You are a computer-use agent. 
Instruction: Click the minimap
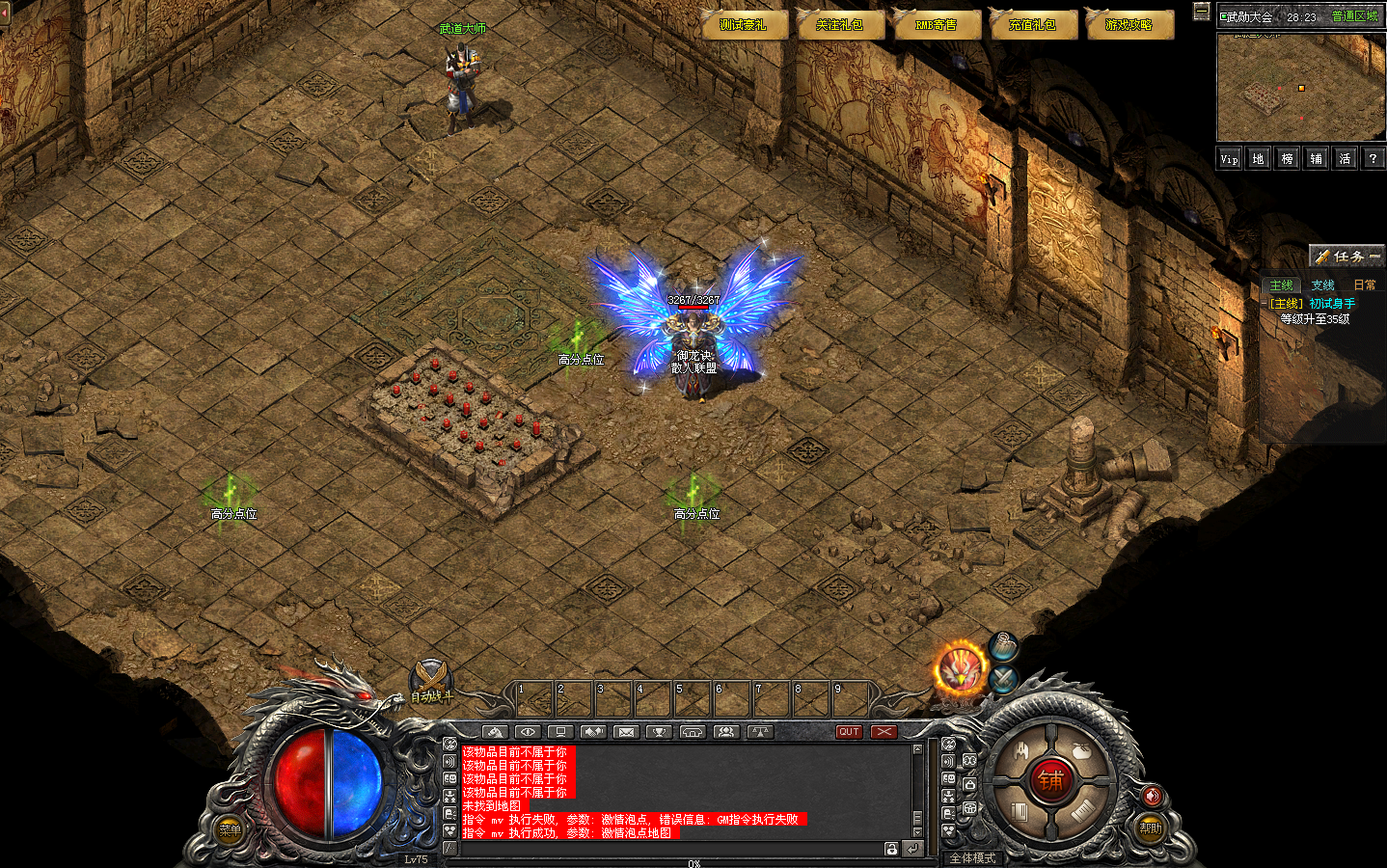(1300, 88)
